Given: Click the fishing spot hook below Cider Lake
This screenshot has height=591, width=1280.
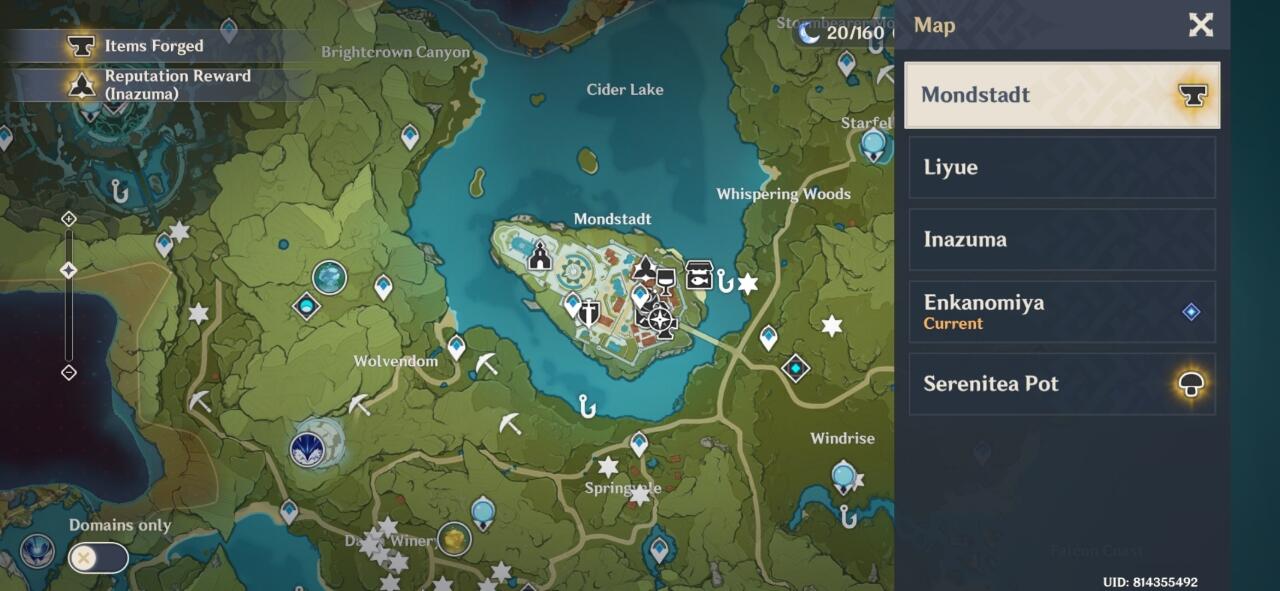Looking at the screenshot, I should click(587, 405).
